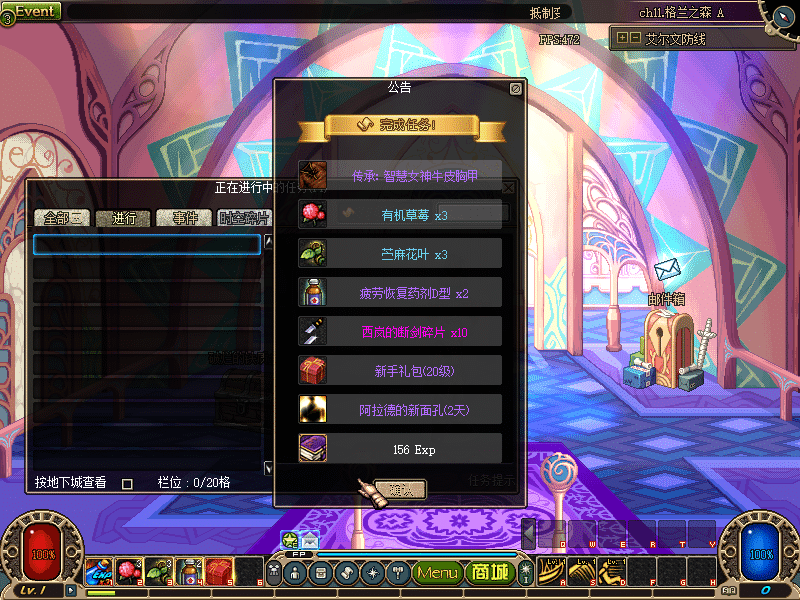Screen dimensions: 800x600
Task: Switch to the 全部 quest tab
Action: point(63,219)
